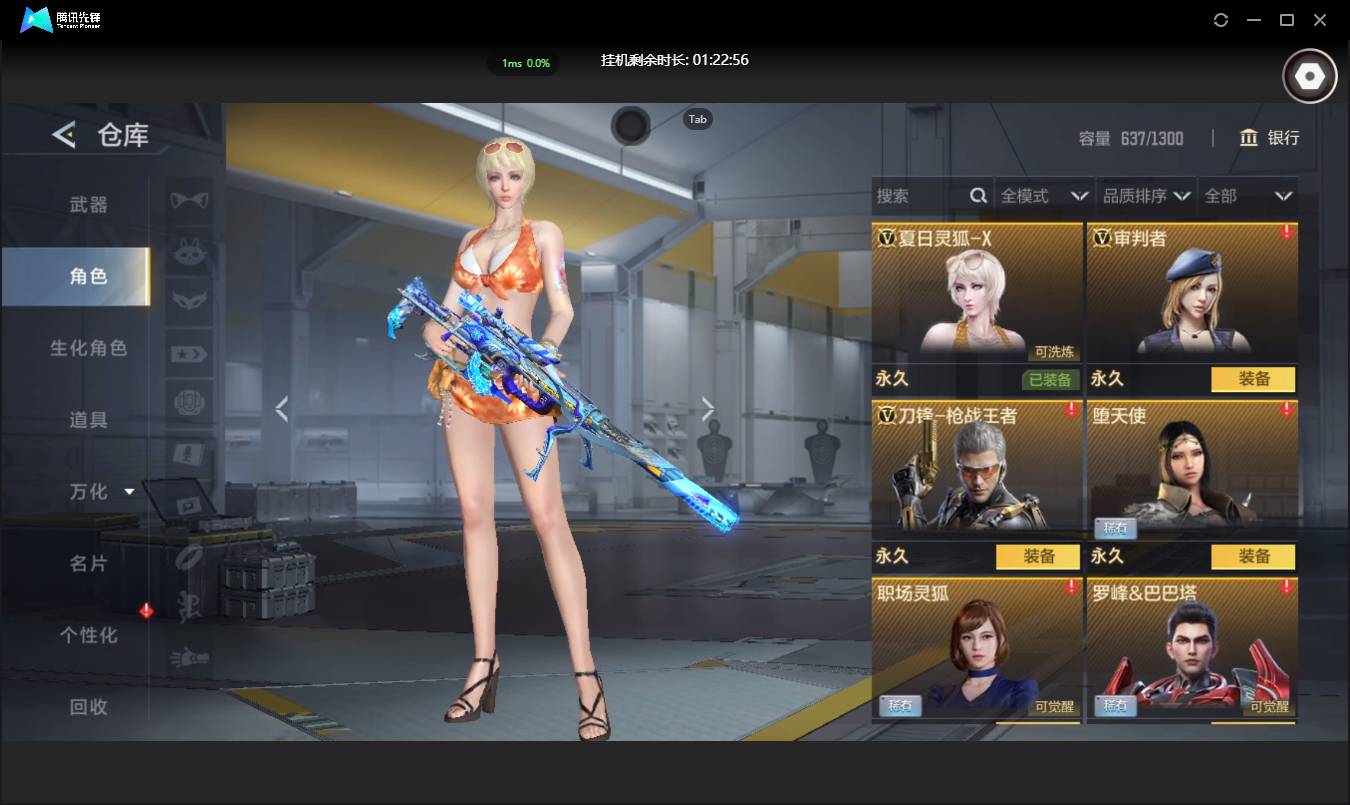Select the 道具 category
This screenshot has height=805, width=1350.
tap(88, 420)
